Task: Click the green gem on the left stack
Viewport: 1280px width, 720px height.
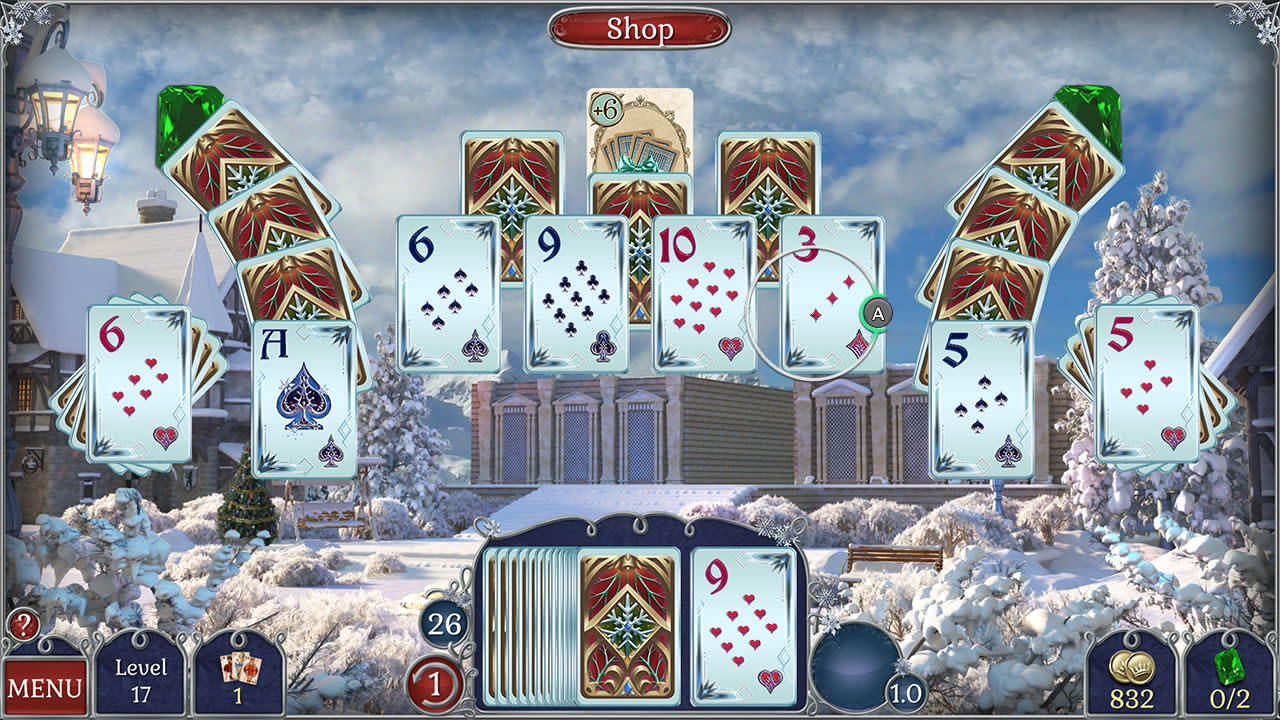Action: coord(176,125)
